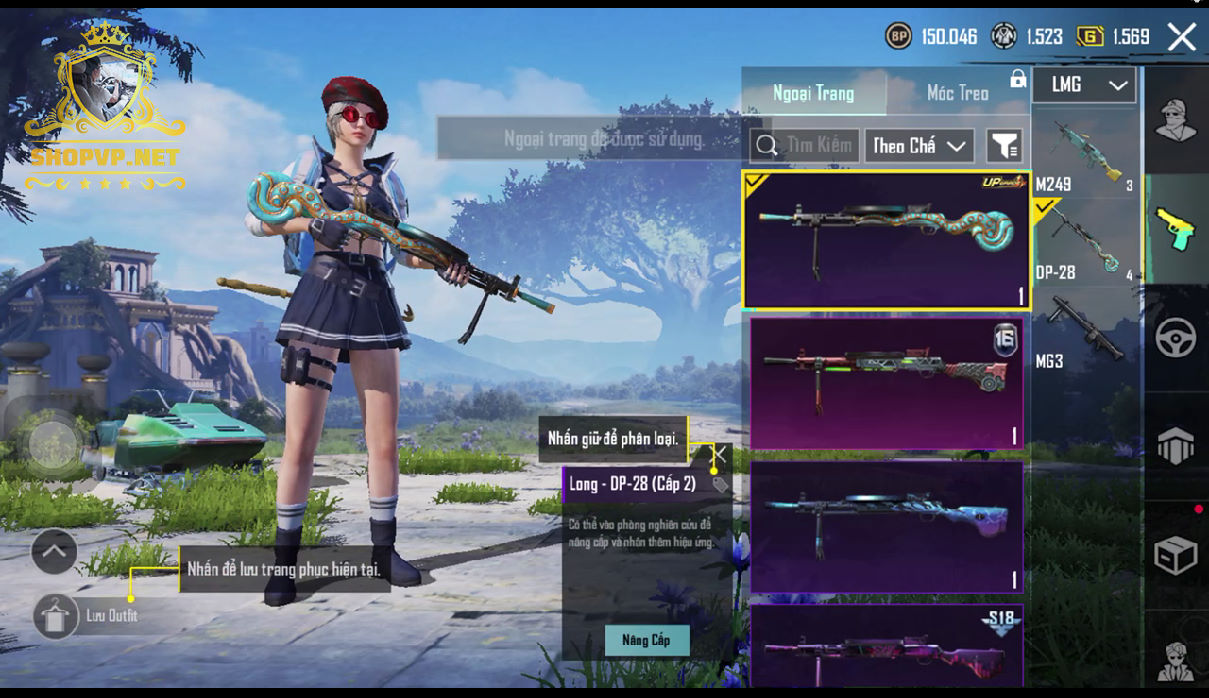Save the current outfit with Lưu Outfit
The image size is (1209, 698).
click(57, 616)
